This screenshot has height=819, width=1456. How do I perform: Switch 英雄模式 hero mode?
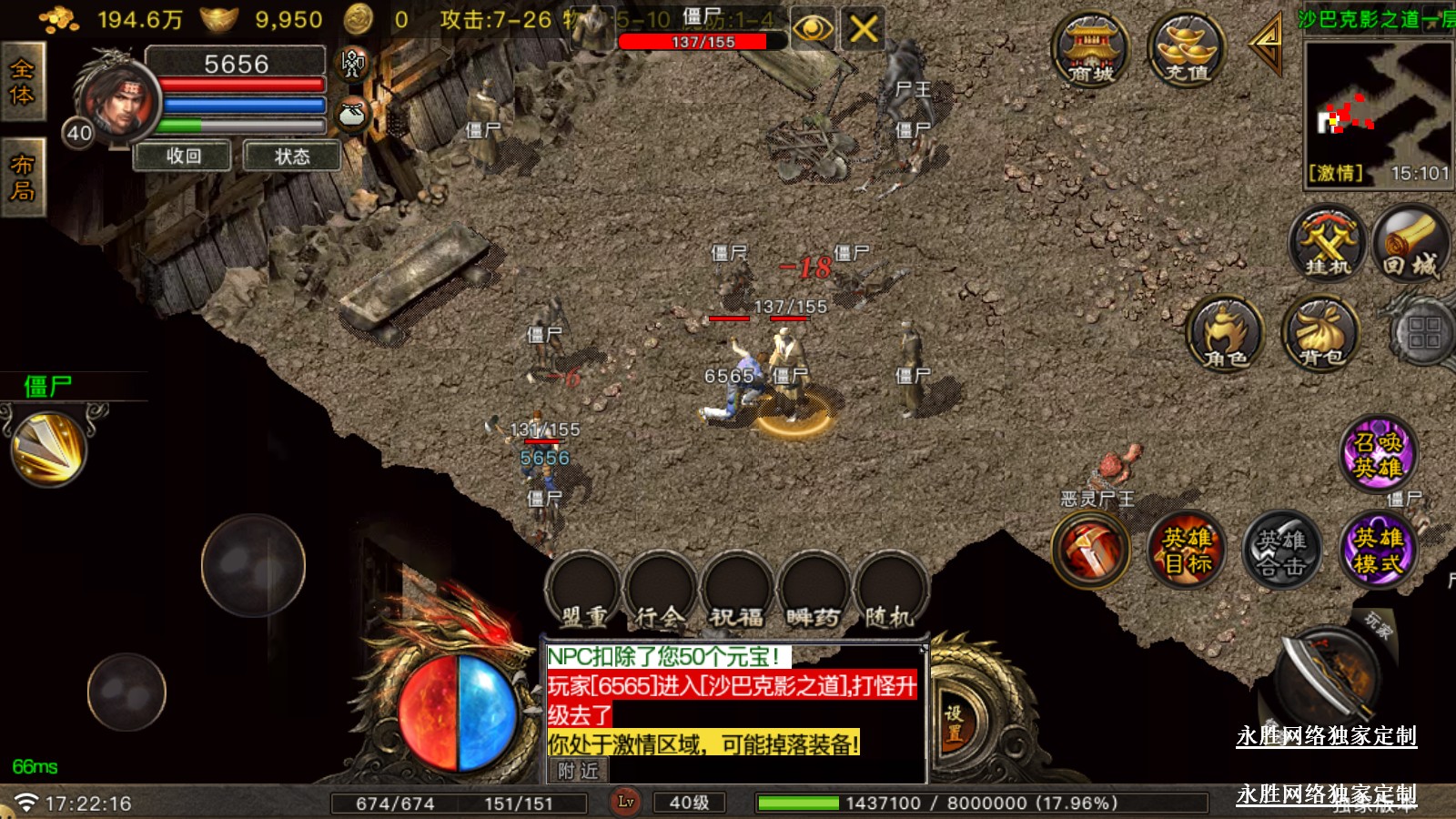1378,550
